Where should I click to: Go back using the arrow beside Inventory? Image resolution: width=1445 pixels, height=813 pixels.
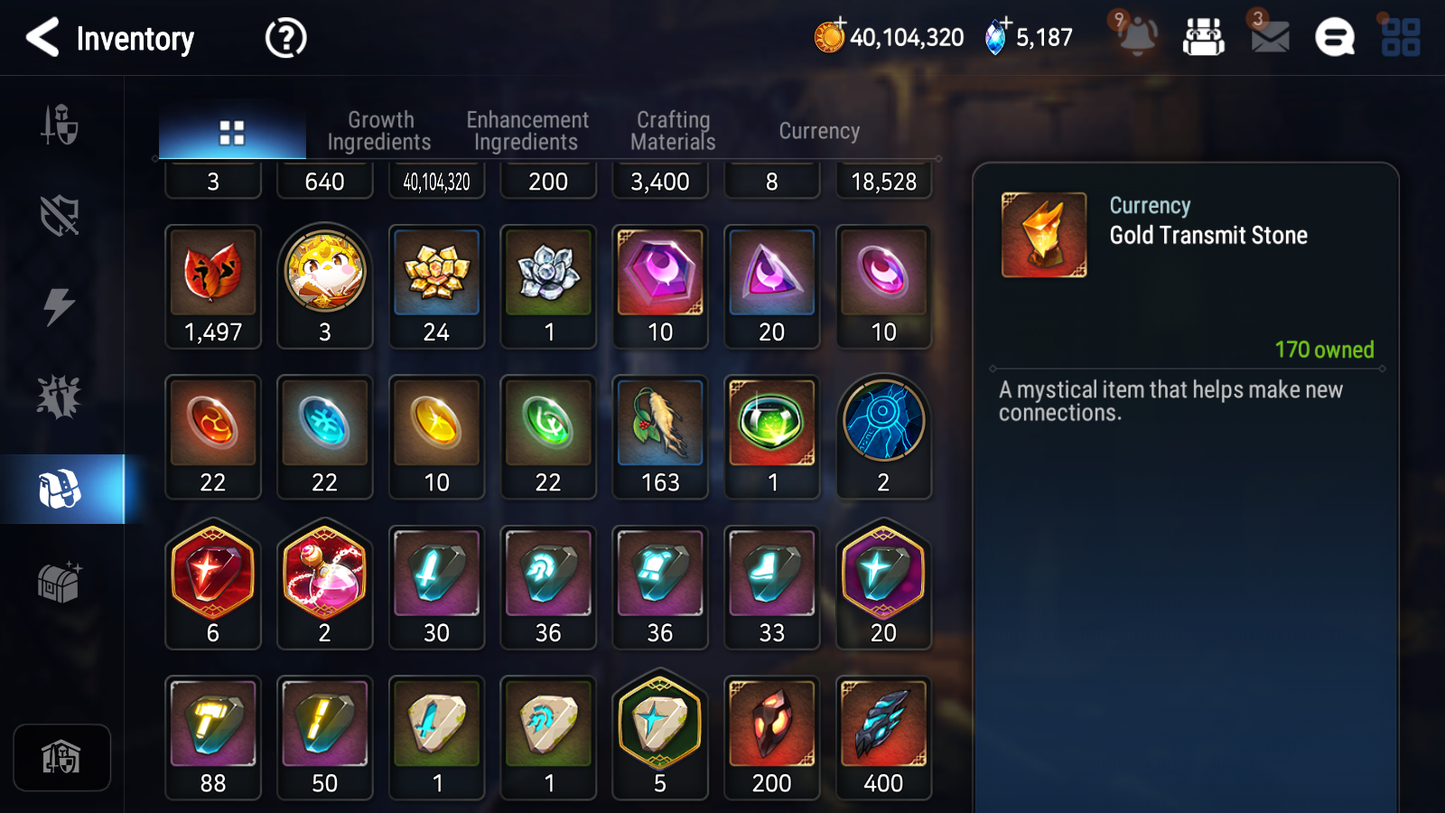click(x=41, y=37)
